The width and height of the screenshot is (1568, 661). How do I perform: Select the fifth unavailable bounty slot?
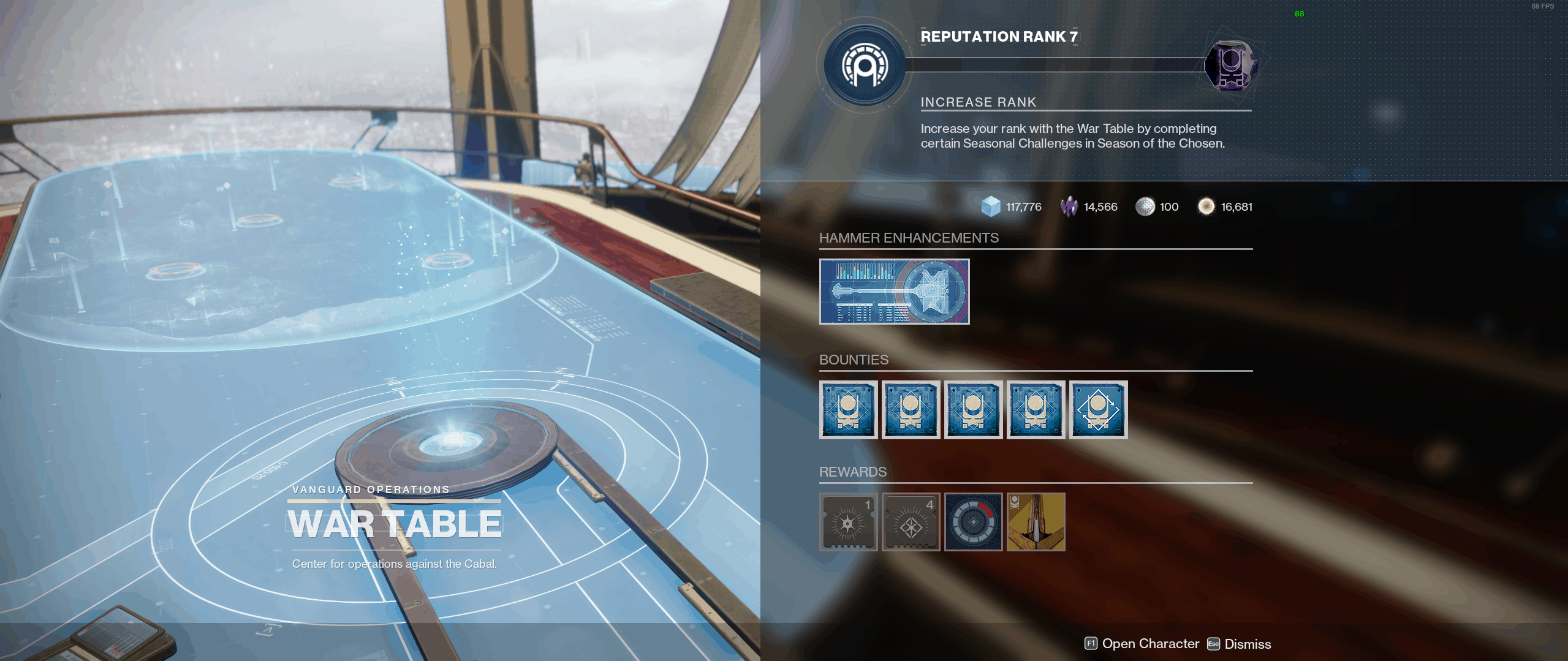pos(1098,409)
